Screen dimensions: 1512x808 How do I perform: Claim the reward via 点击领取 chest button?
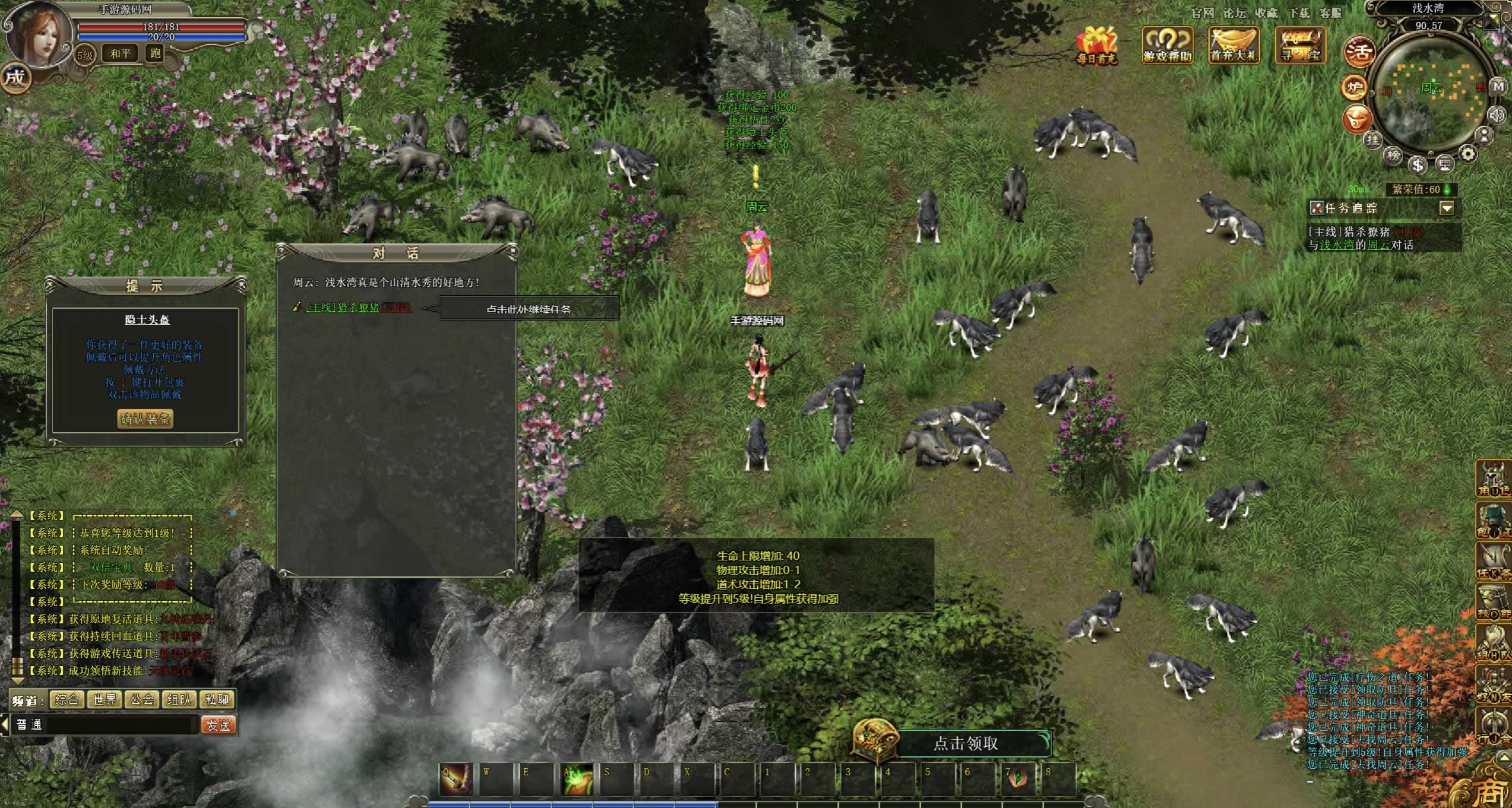966,743
